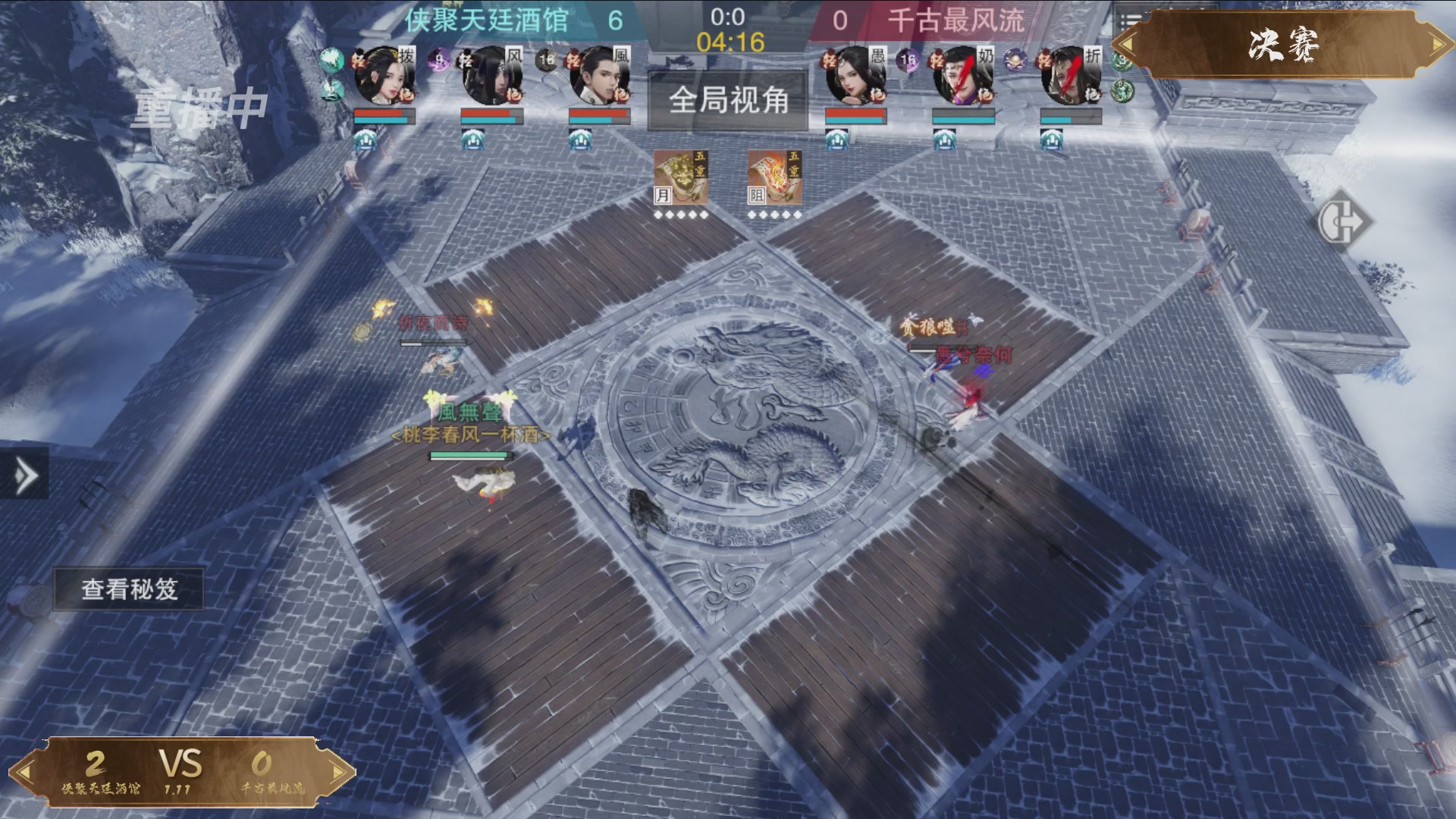Open the 阻 scroll skill icon
This screenshot has width=1456, height=819.
tap(777, 178)
